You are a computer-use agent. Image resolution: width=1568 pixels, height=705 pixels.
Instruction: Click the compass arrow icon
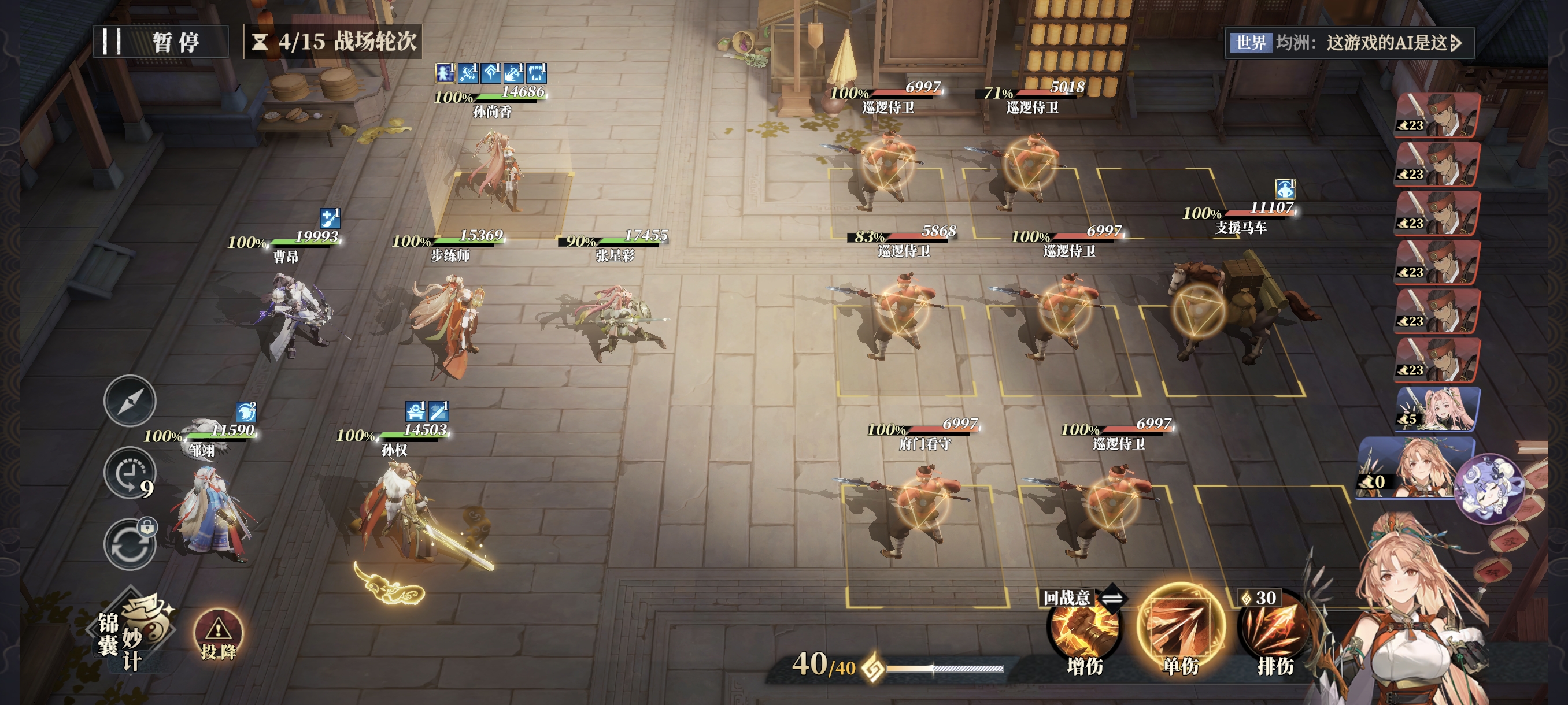pyautogui.click(x=130, y=401)
